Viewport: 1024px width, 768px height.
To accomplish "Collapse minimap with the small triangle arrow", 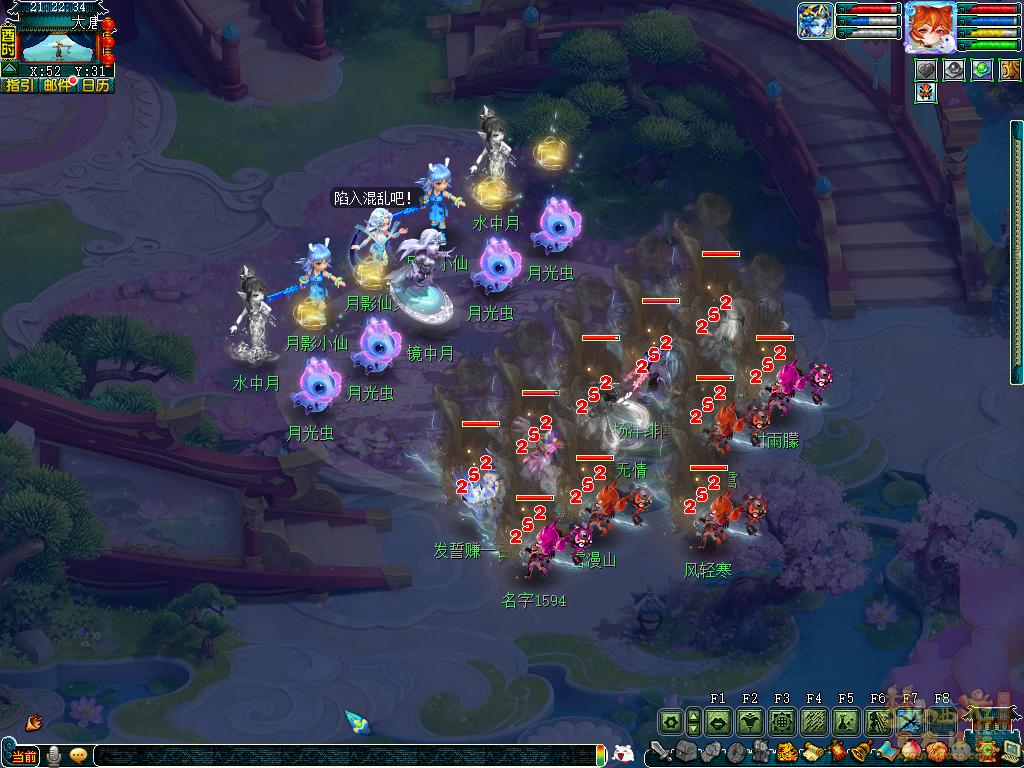I will click(x=9, y=68).
